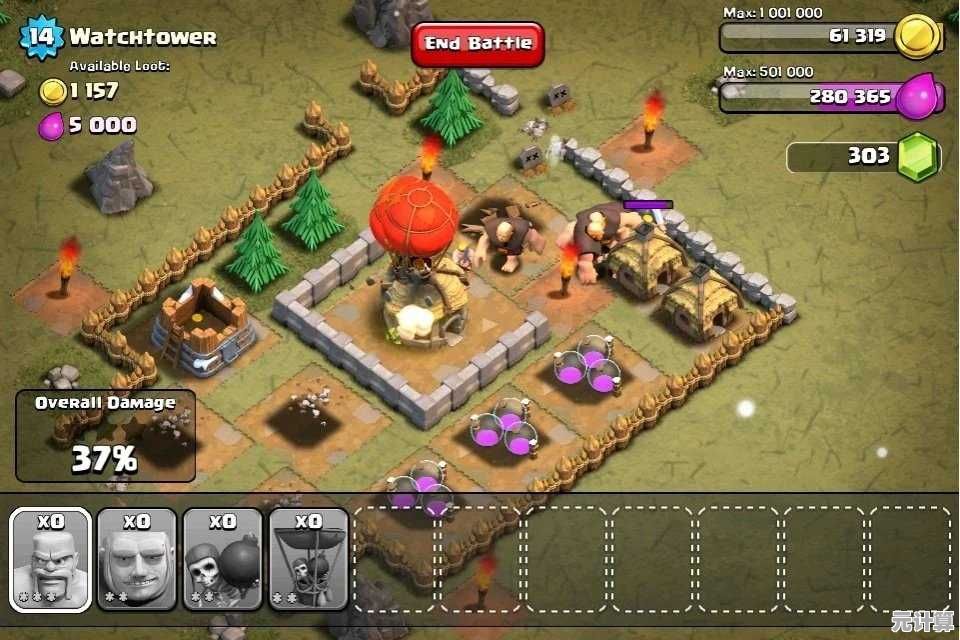The width and height of the screenshot is (960, 640).
Task: End the battle with the red button
Action: click(478, 43)
